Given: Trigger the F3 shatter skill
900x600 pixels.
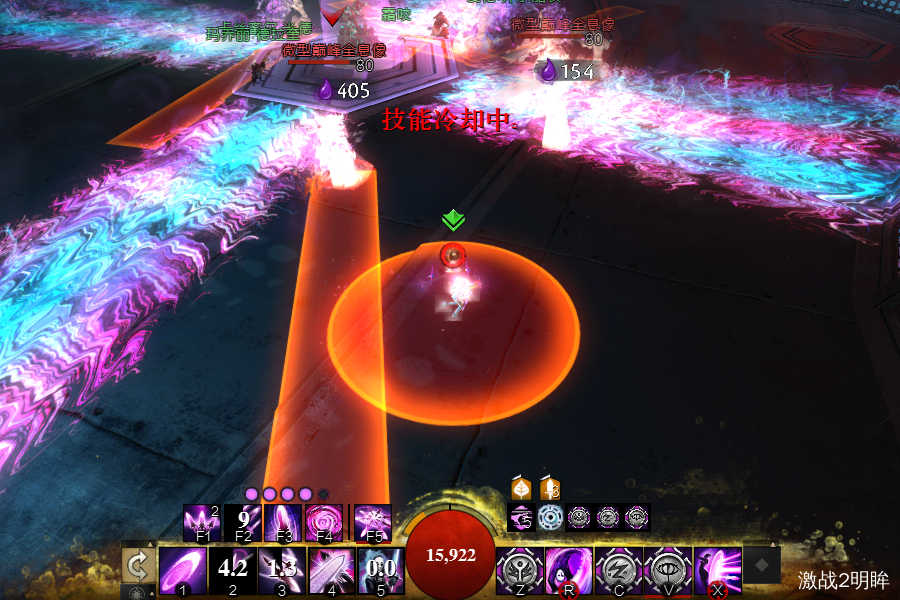Looking at the screenshot, I should click(283, 522).
